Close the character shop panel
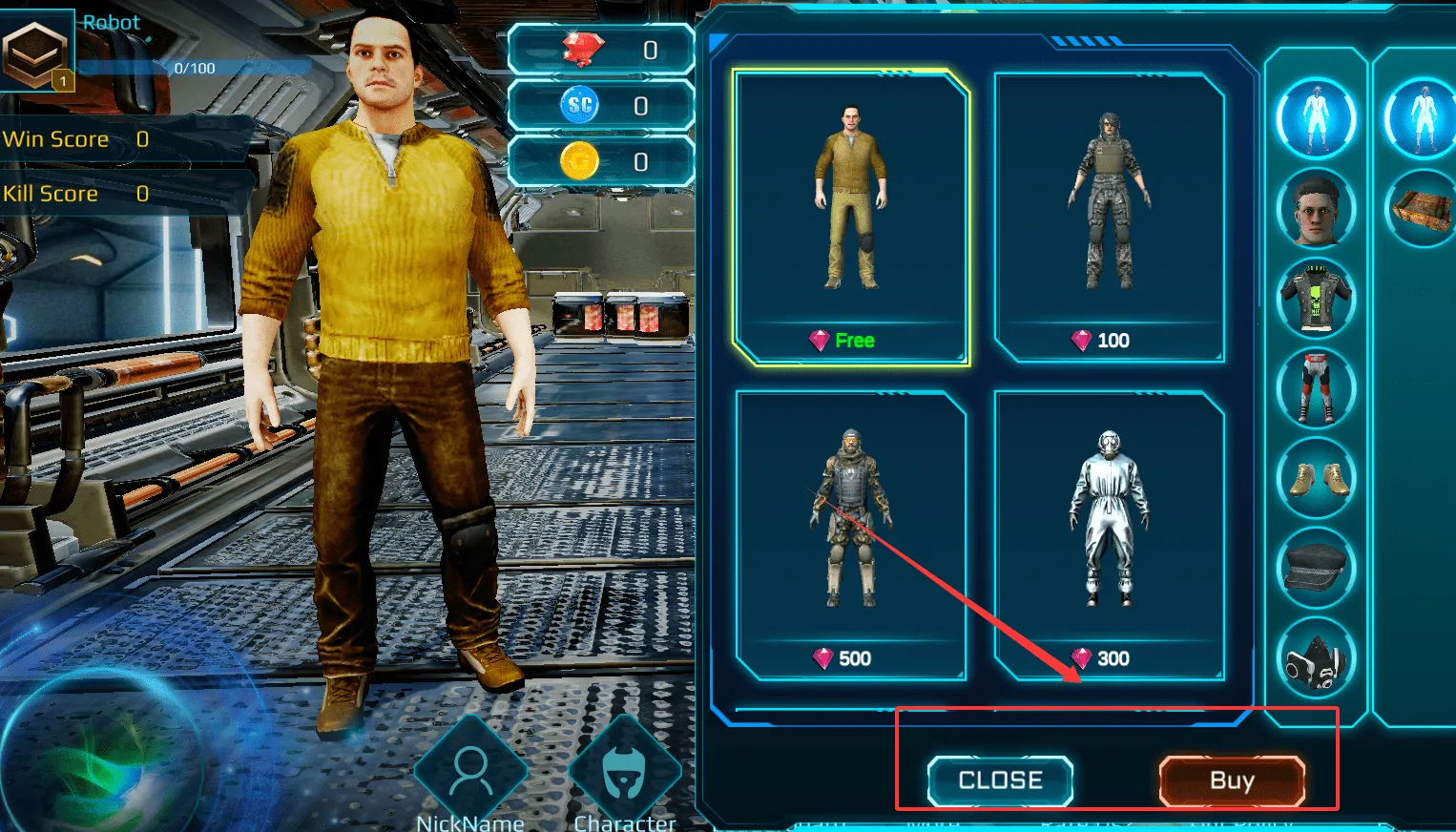The image size is (1456, 832). click(1000, 780)
